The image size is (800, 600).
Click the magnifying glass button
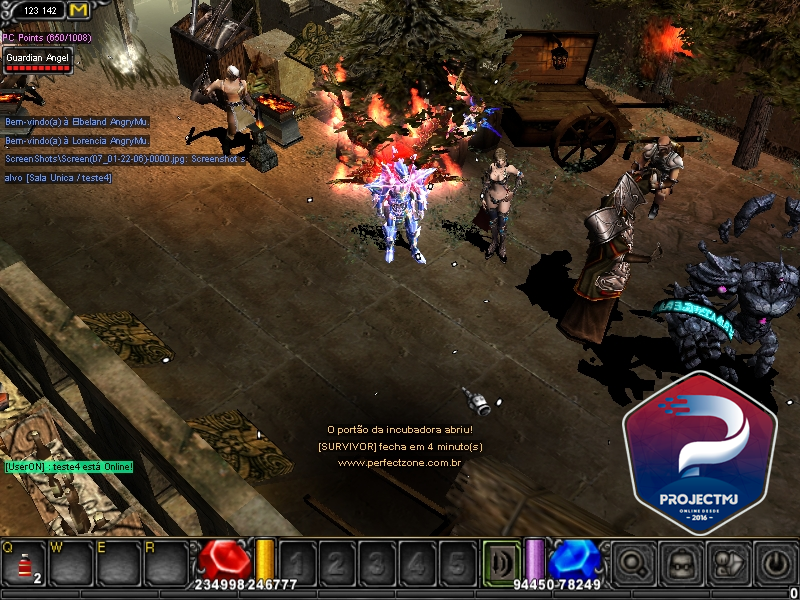632,564
